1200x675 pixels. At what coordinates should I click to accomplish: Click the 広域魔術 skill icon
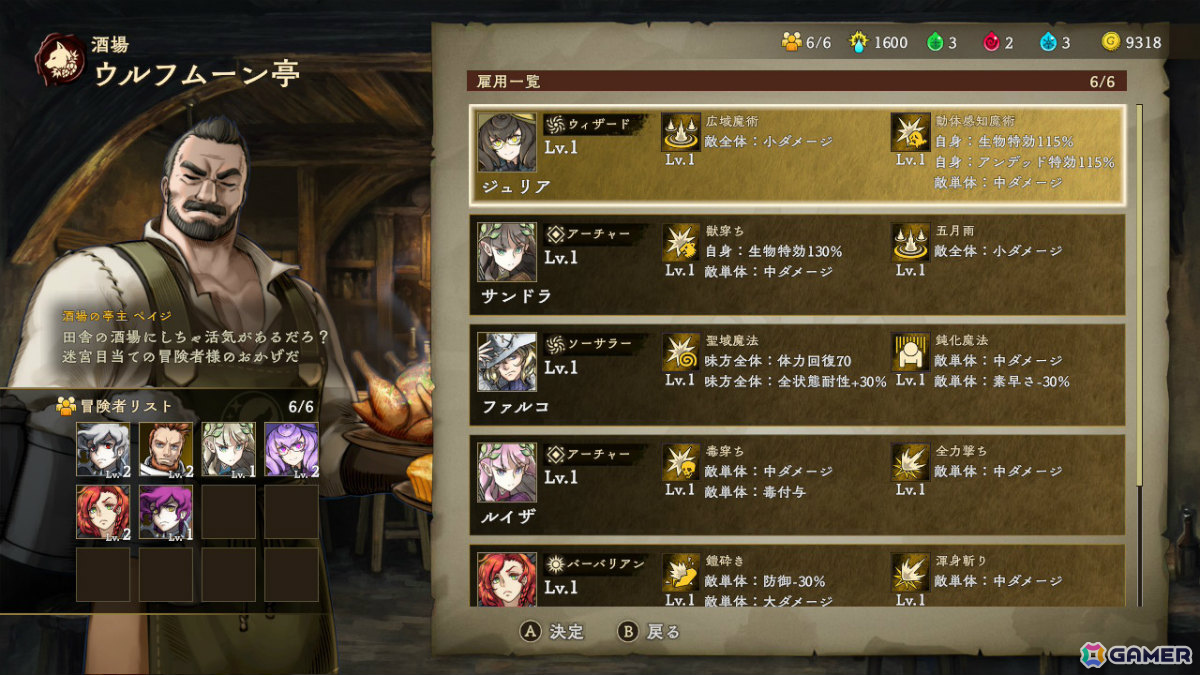coord(681,132)
